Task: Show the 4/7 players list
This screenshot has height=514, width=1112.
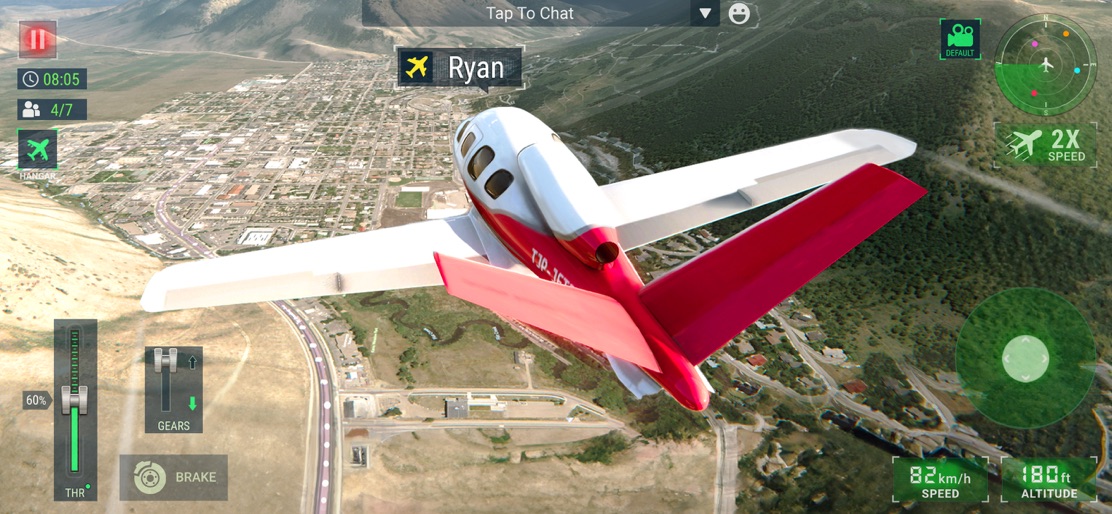Action: [52, 109]
